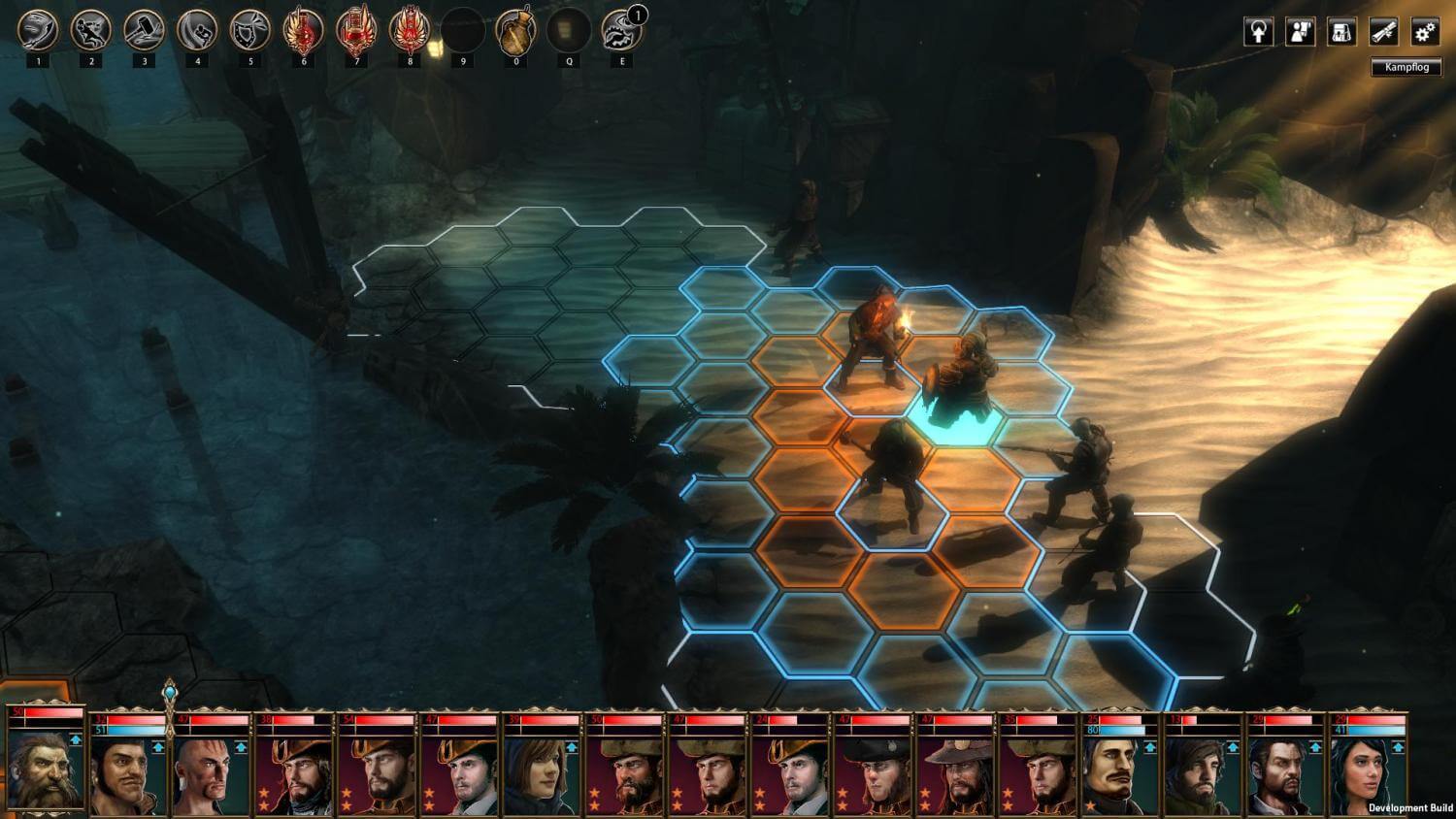Open the quest log scroll icon
This screenshot has width=1456, height=819.
click(1383, 32)
